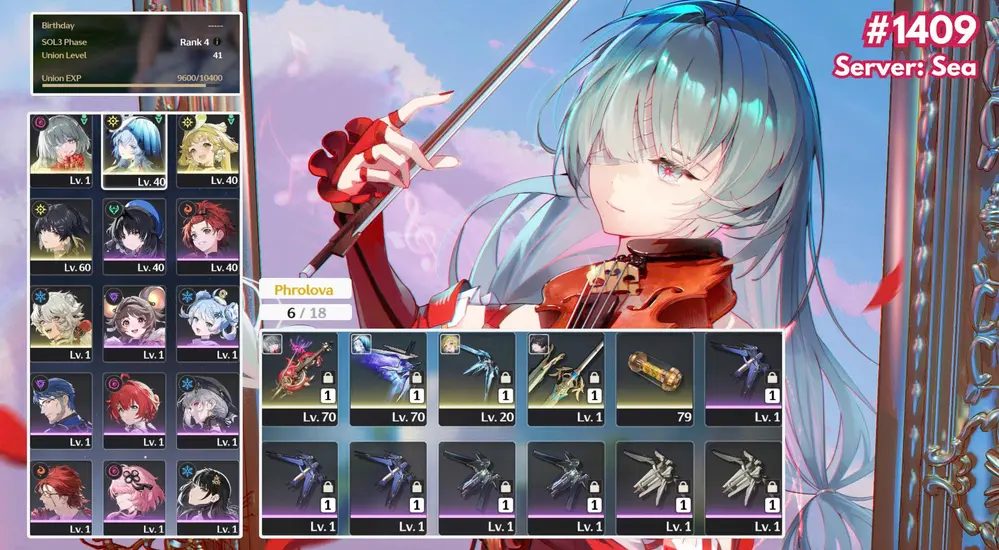The image size is (999, 550).
Task: Select the blonde Lv. 40 character portrait
Action: pos(207,150)
